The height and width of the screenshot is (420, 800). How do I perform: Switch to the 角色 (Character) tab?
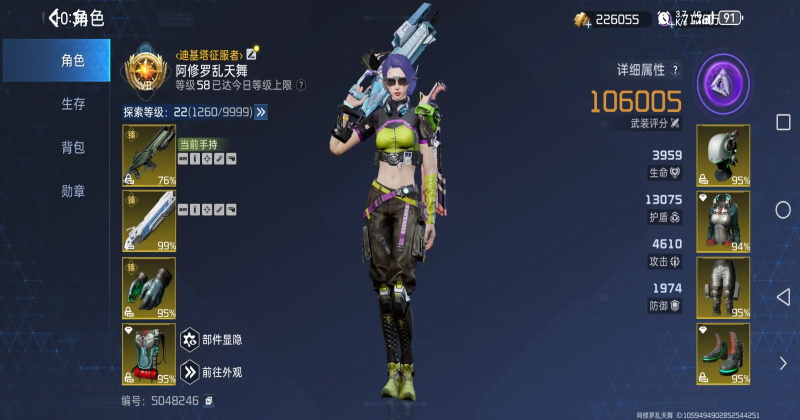(x=72, y=61)
